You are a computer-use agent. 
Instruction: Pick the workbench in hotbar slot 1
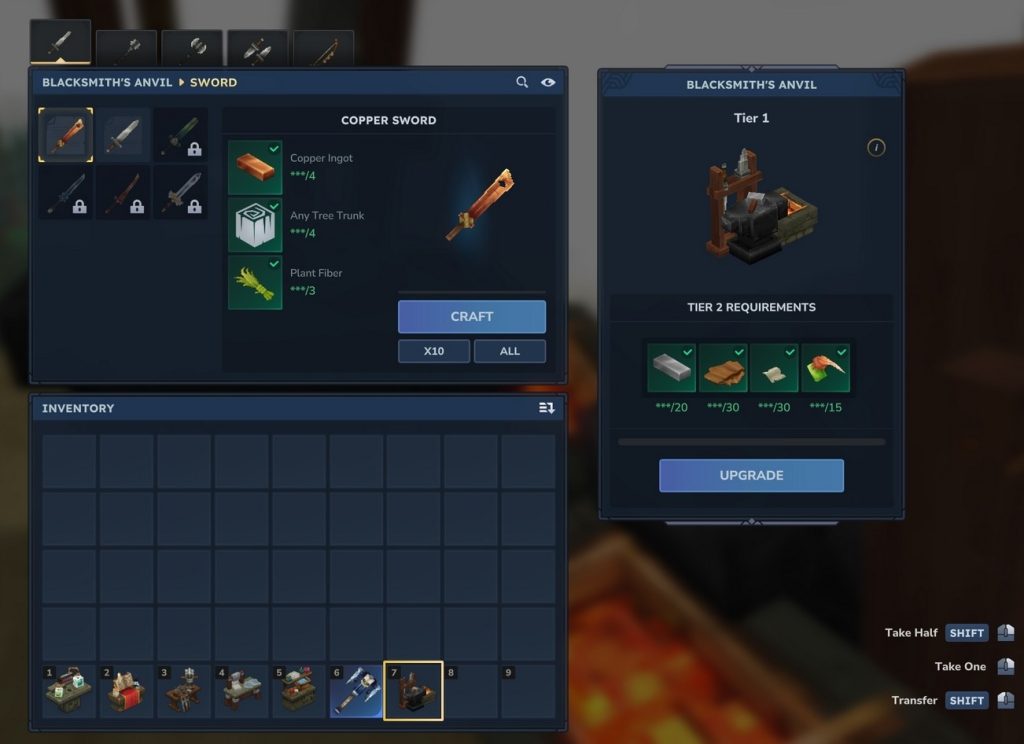pos(68,691)
